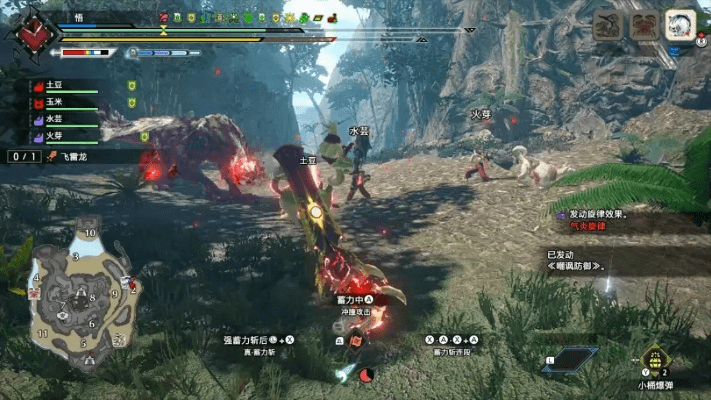Select the red crab monster icon
711x400 pixels.
coord(644,25)
